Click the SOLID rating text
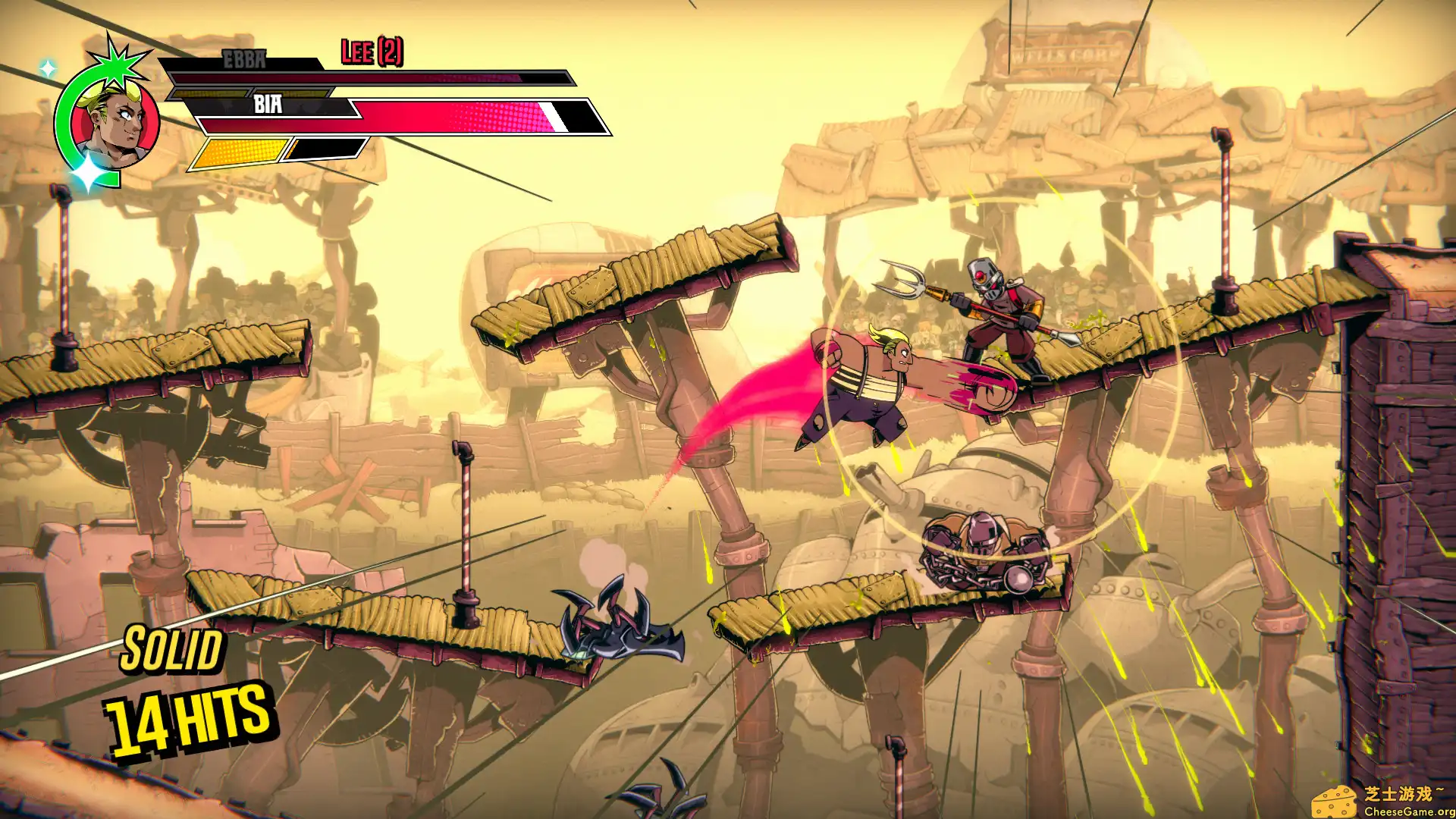 coord(171,651)
